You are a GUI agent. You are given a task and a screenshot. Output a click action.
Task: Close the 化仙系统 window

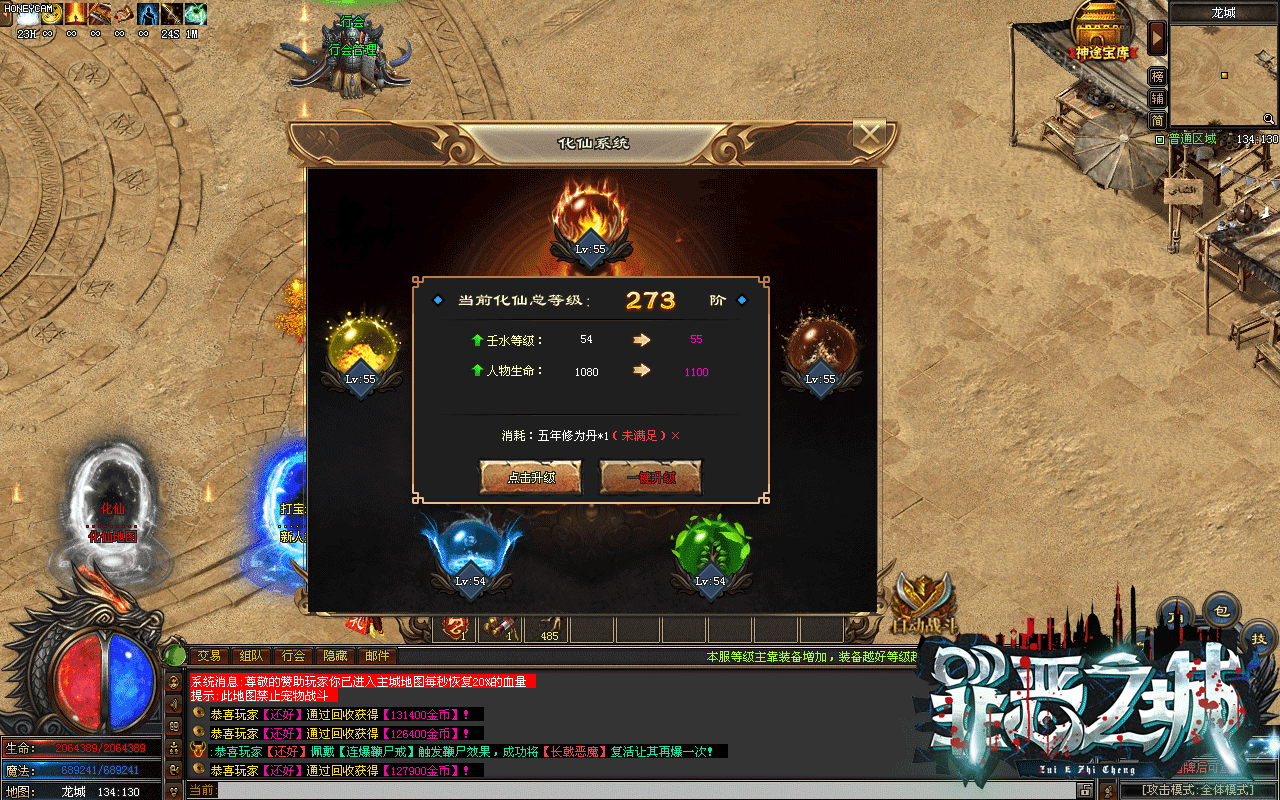[872, 134]
